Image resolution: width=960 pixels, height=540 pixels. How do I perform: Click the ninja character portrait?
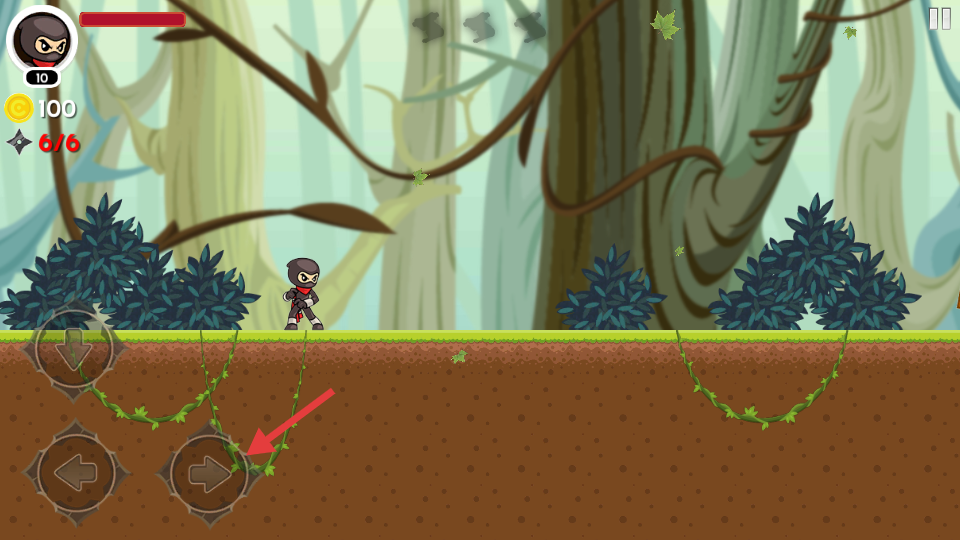[42, 40]
